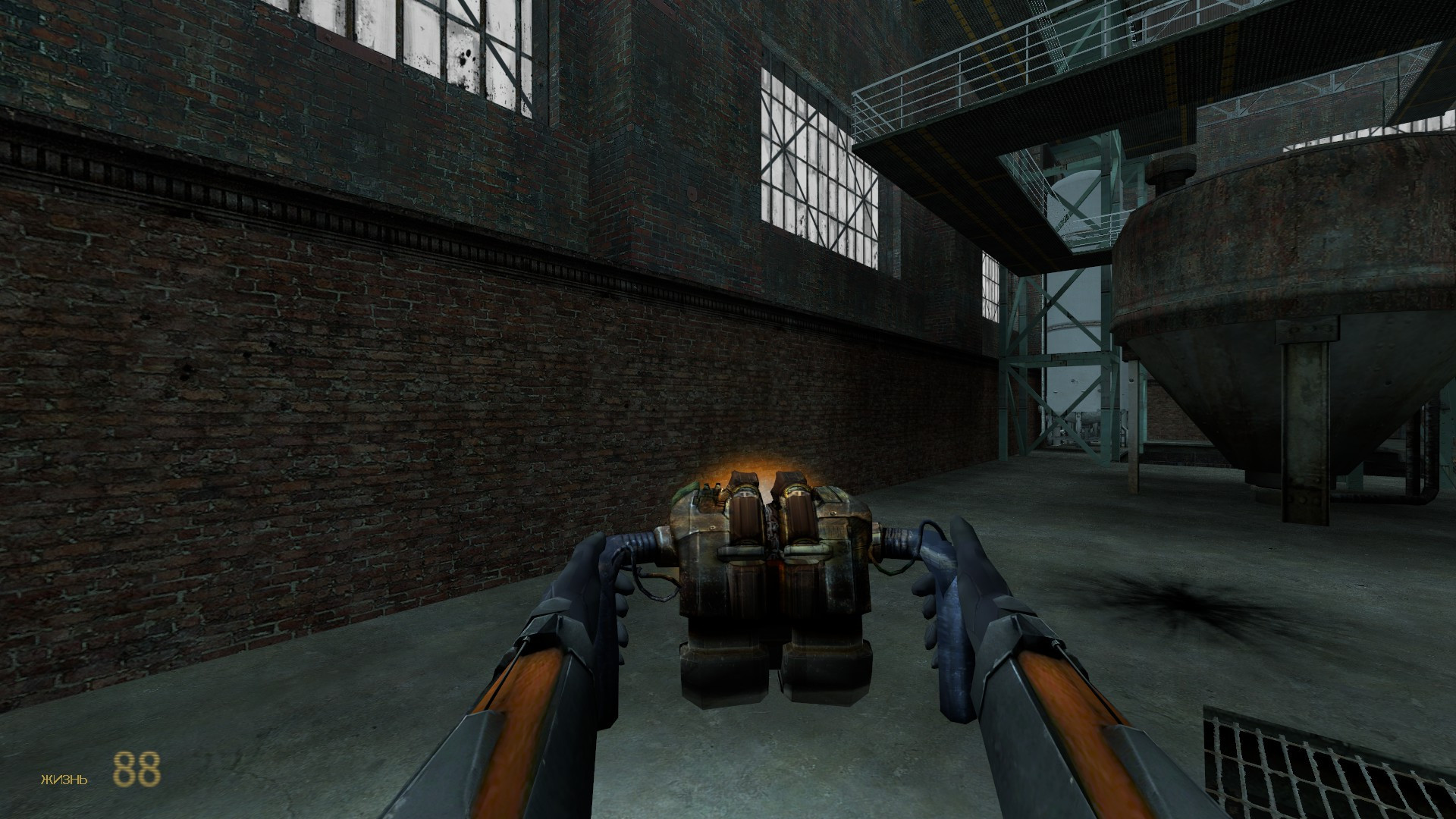The width and height of the screenshot is (1456, 819).
Task: Click the ЖИЗНЬ health label on the HUD
Action: click(x=62, y=779)
